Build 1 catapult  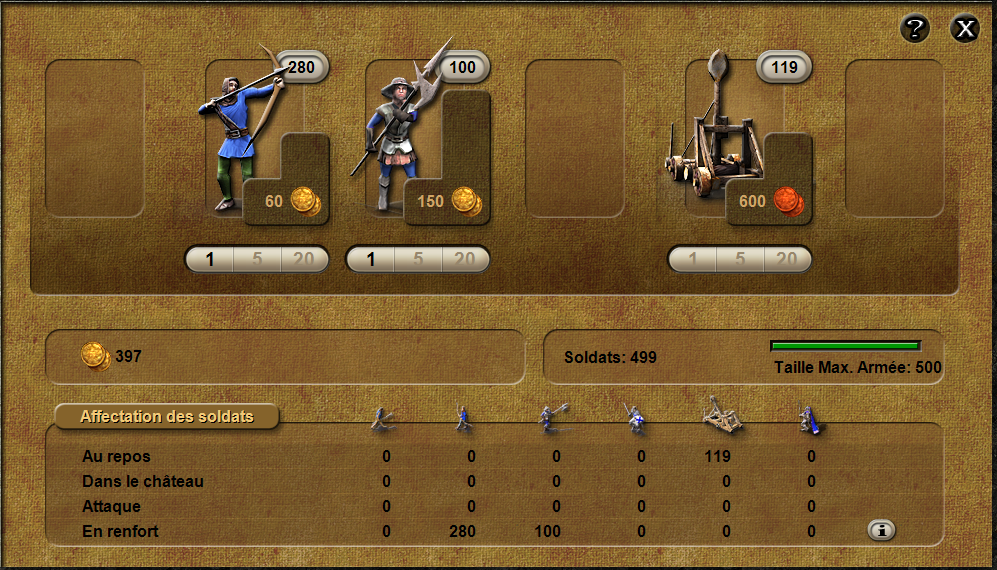point(693,260)
